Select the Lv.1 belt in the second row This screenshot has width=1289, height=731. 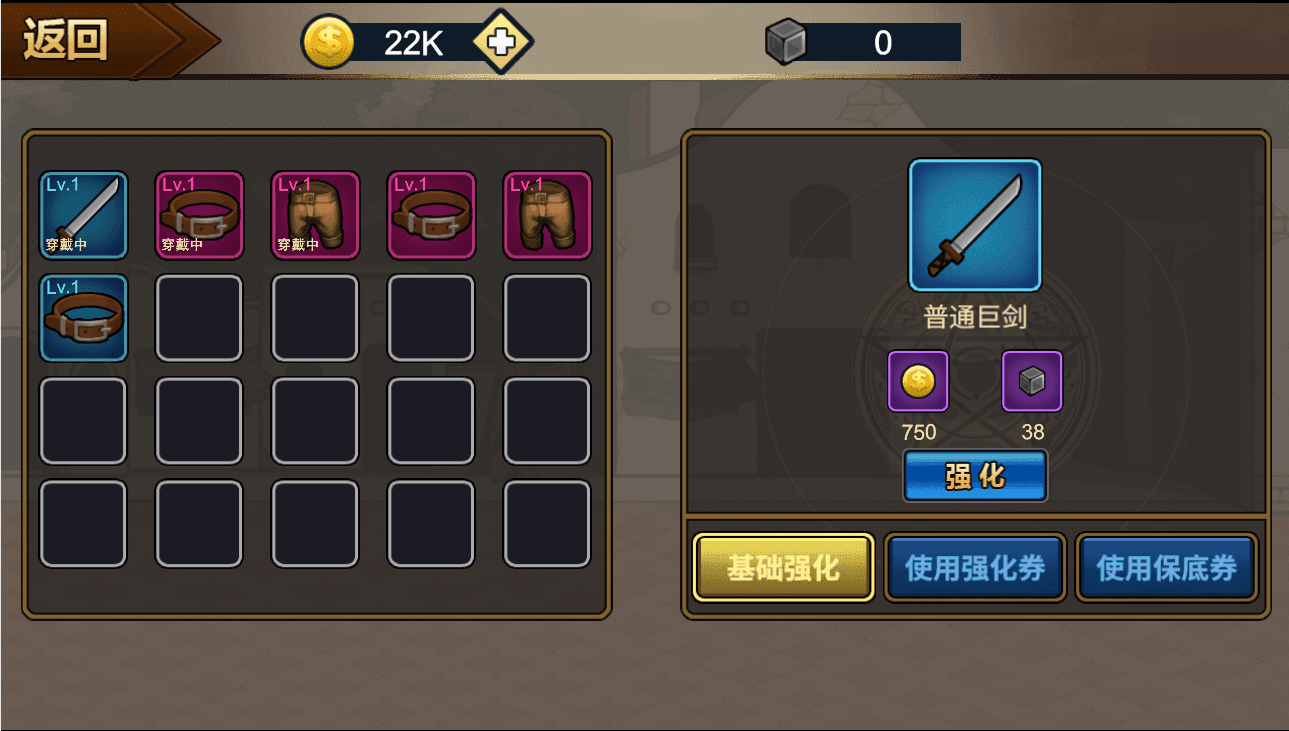click(83, 318)
